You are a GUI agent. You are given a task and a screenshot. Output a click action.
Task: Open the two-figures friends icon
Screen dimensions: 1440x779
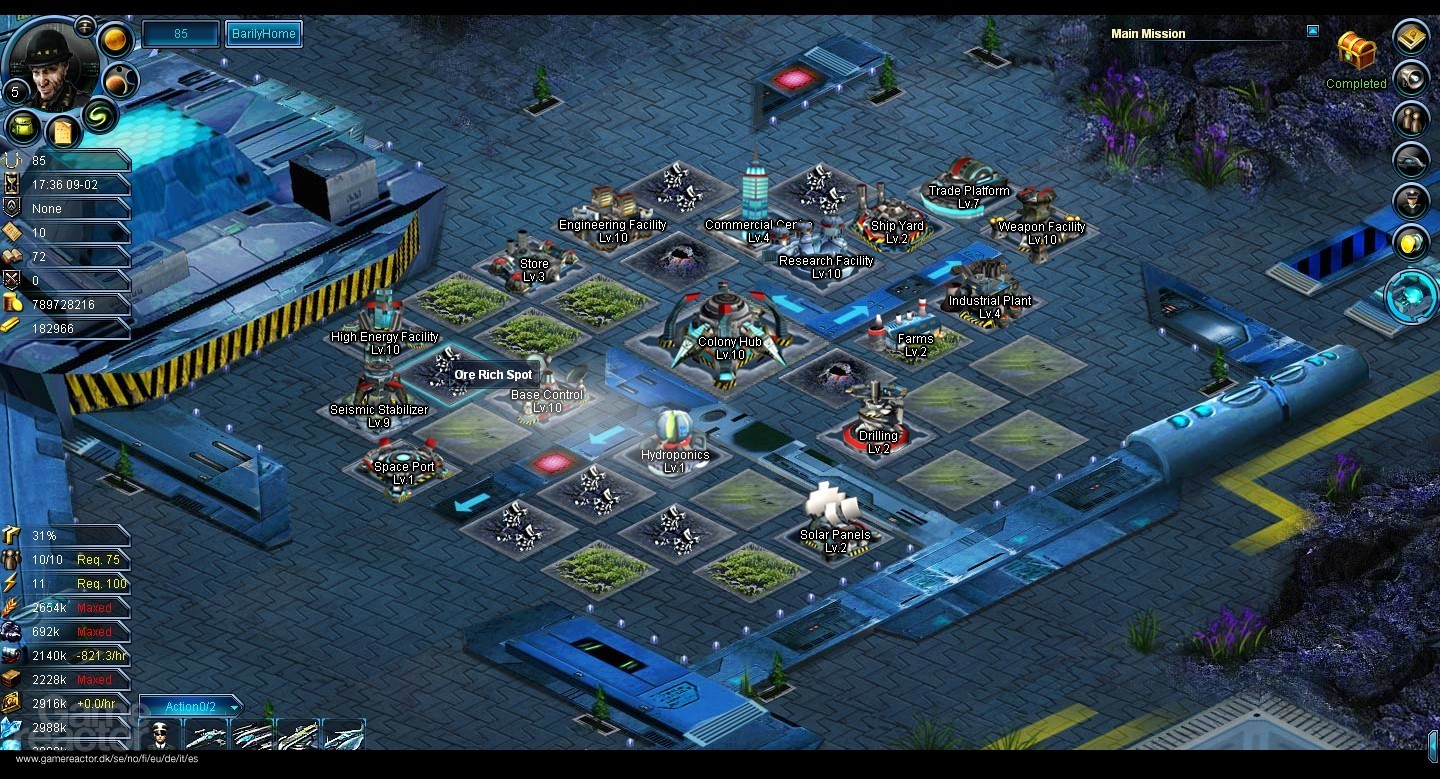pos(1411,119)
